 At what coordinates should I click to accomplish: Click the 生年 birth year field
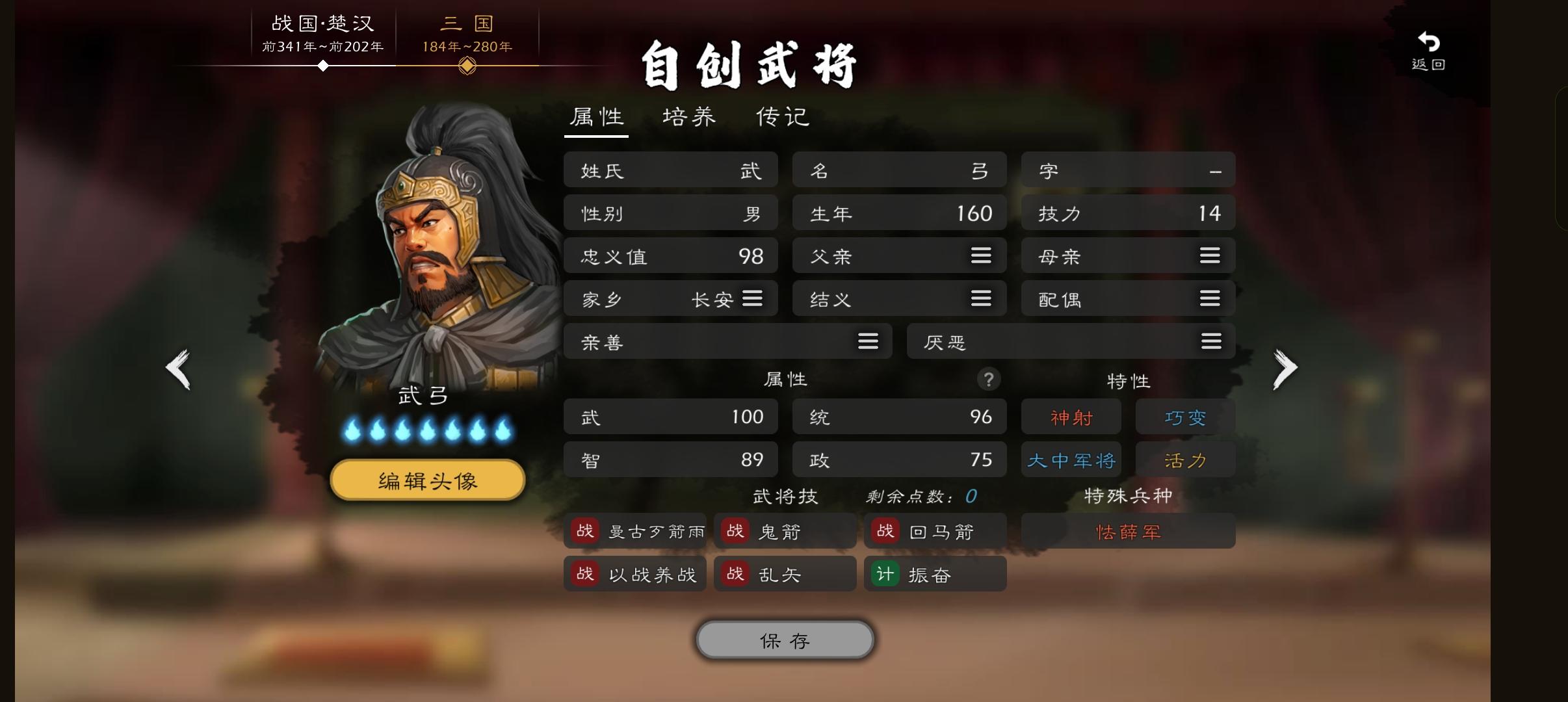899,213
